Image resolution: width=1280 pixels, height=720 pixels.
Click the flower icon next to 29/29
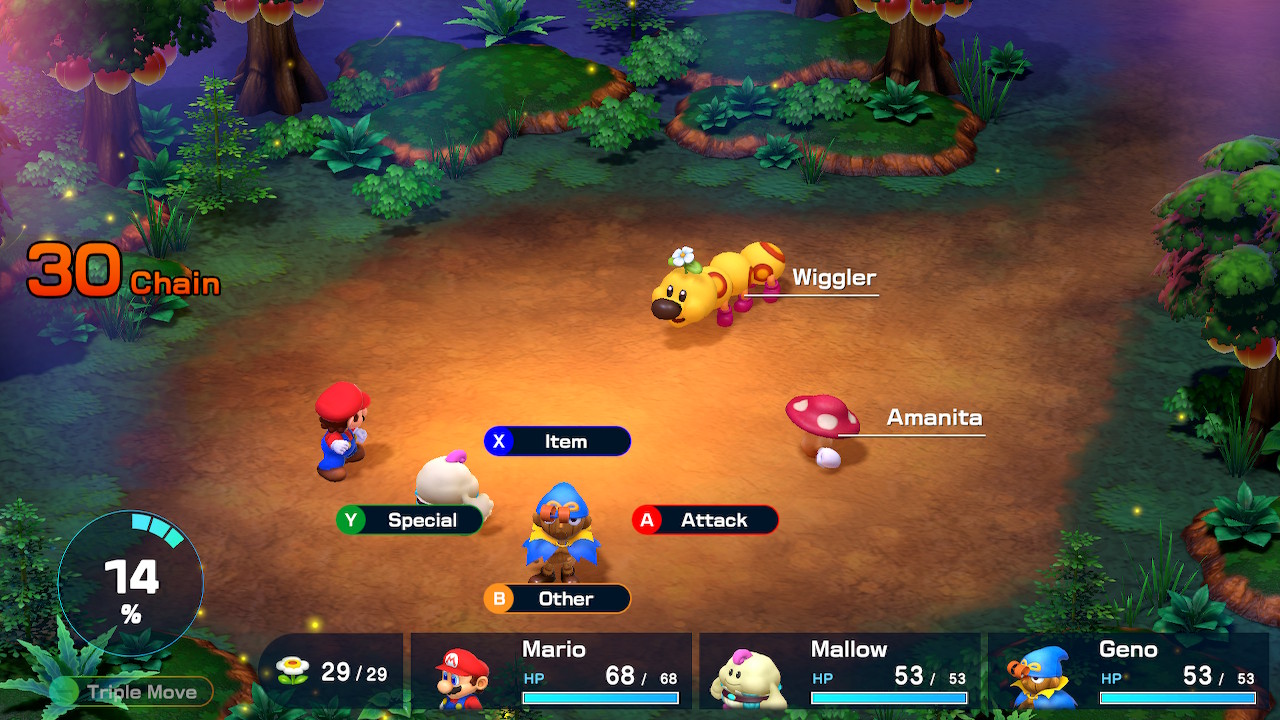click(290, 670)
